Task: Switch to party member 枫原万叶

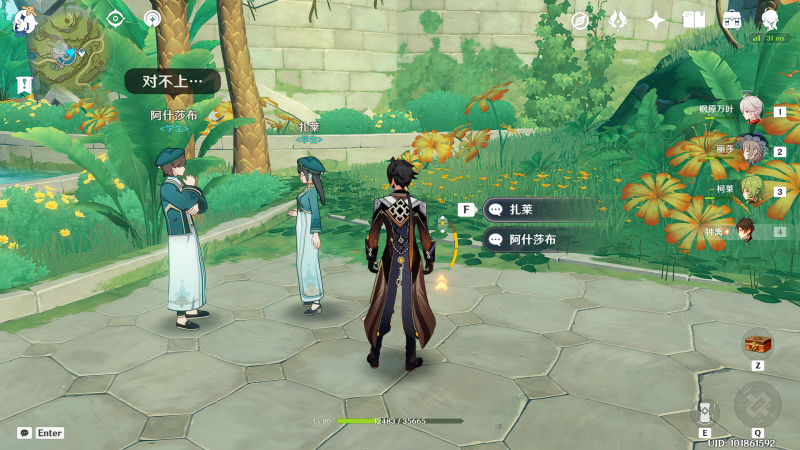Action: (x=751, y=111)
